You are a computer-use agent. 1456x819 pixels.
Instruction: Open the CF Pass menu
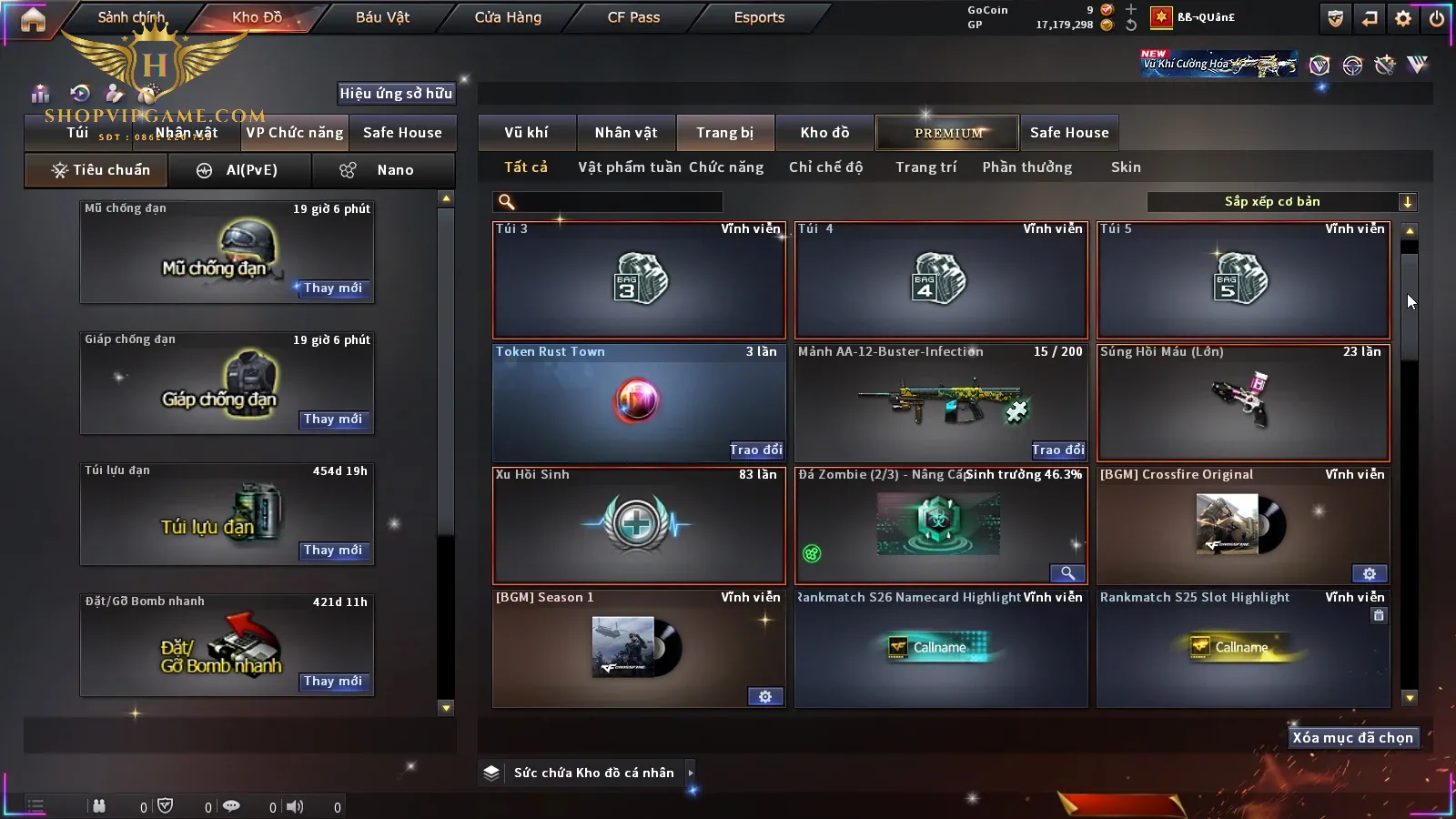coord(633,17)
